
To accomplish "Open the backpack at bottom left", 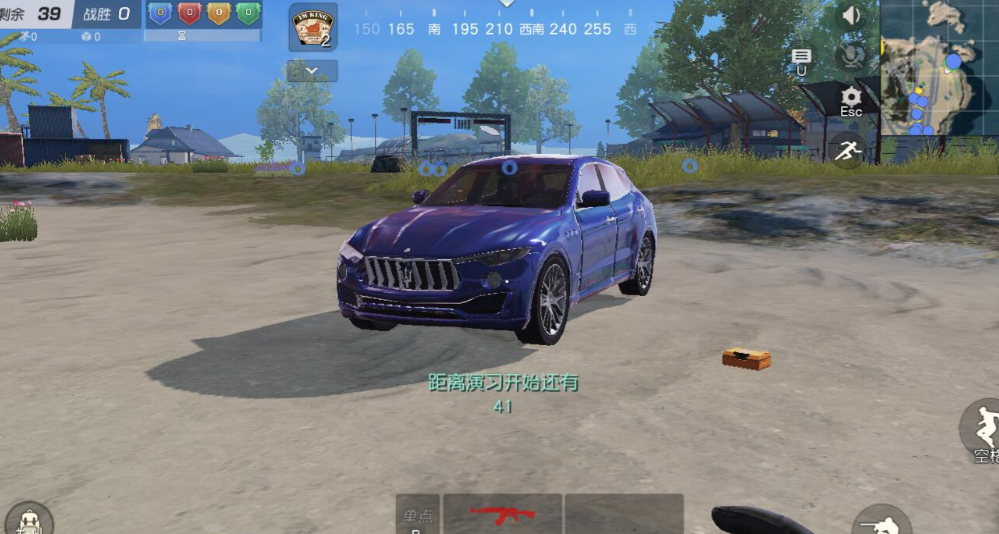I will tap(28, 520).
